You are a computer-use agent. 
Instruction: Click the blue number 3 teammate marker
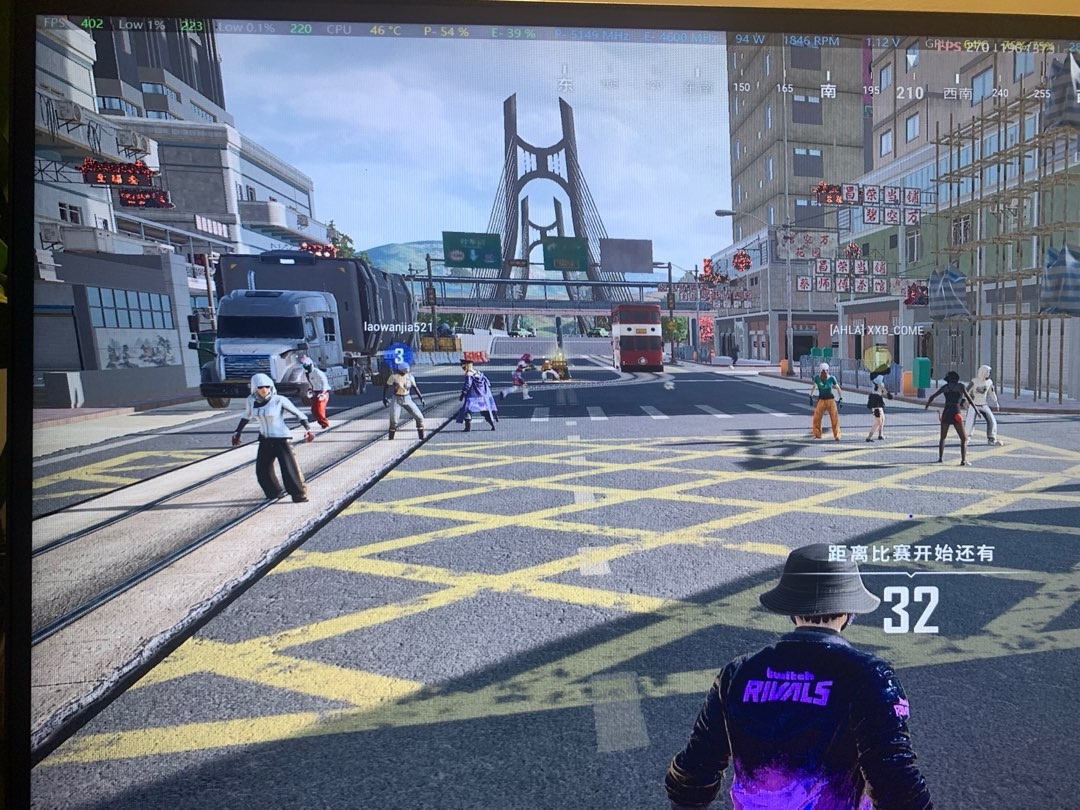[x=399, y=354]
